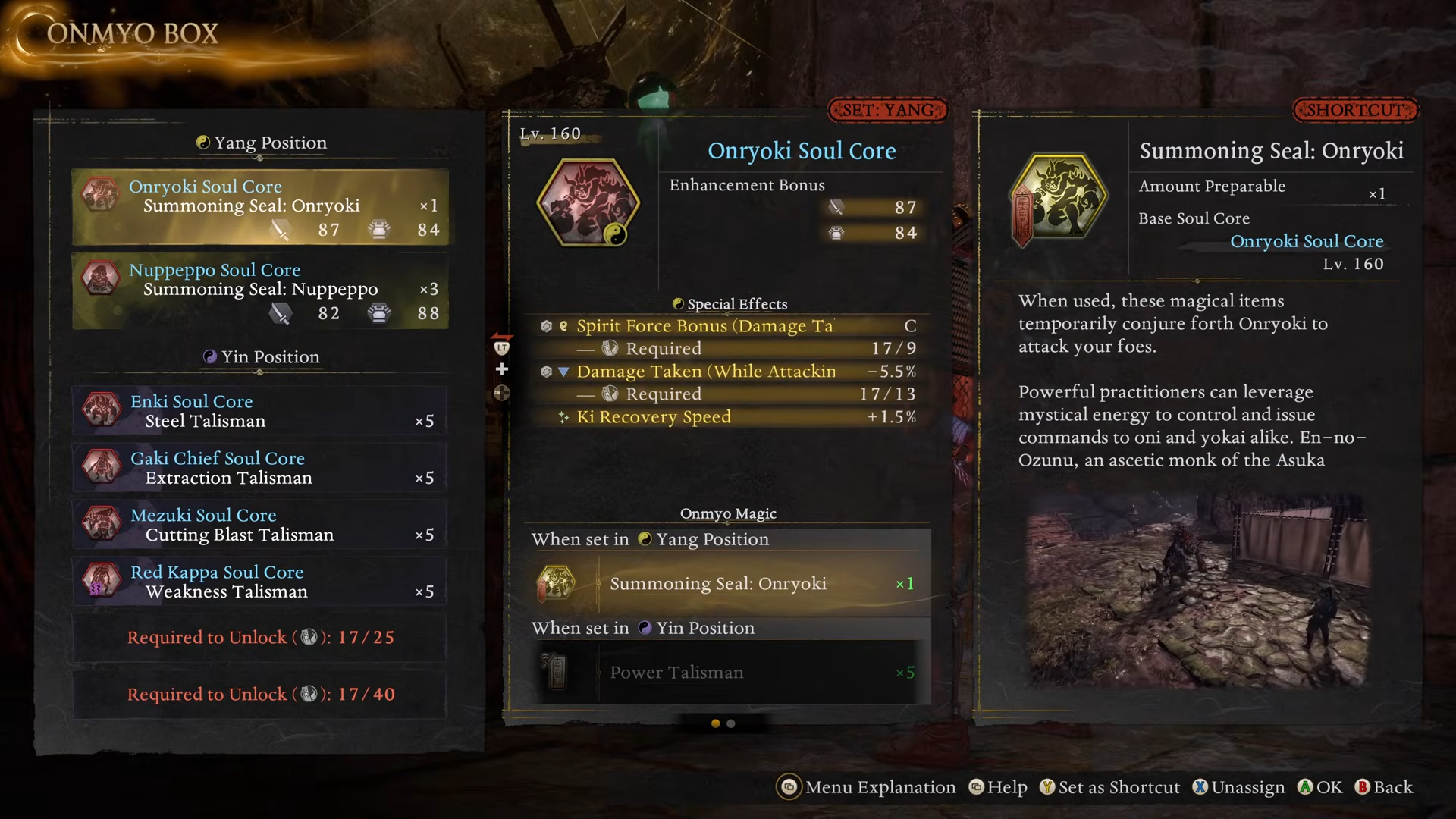Click the Summoning Seal: Onryoki icon

pyautogui.click(x=1059, y=199)
